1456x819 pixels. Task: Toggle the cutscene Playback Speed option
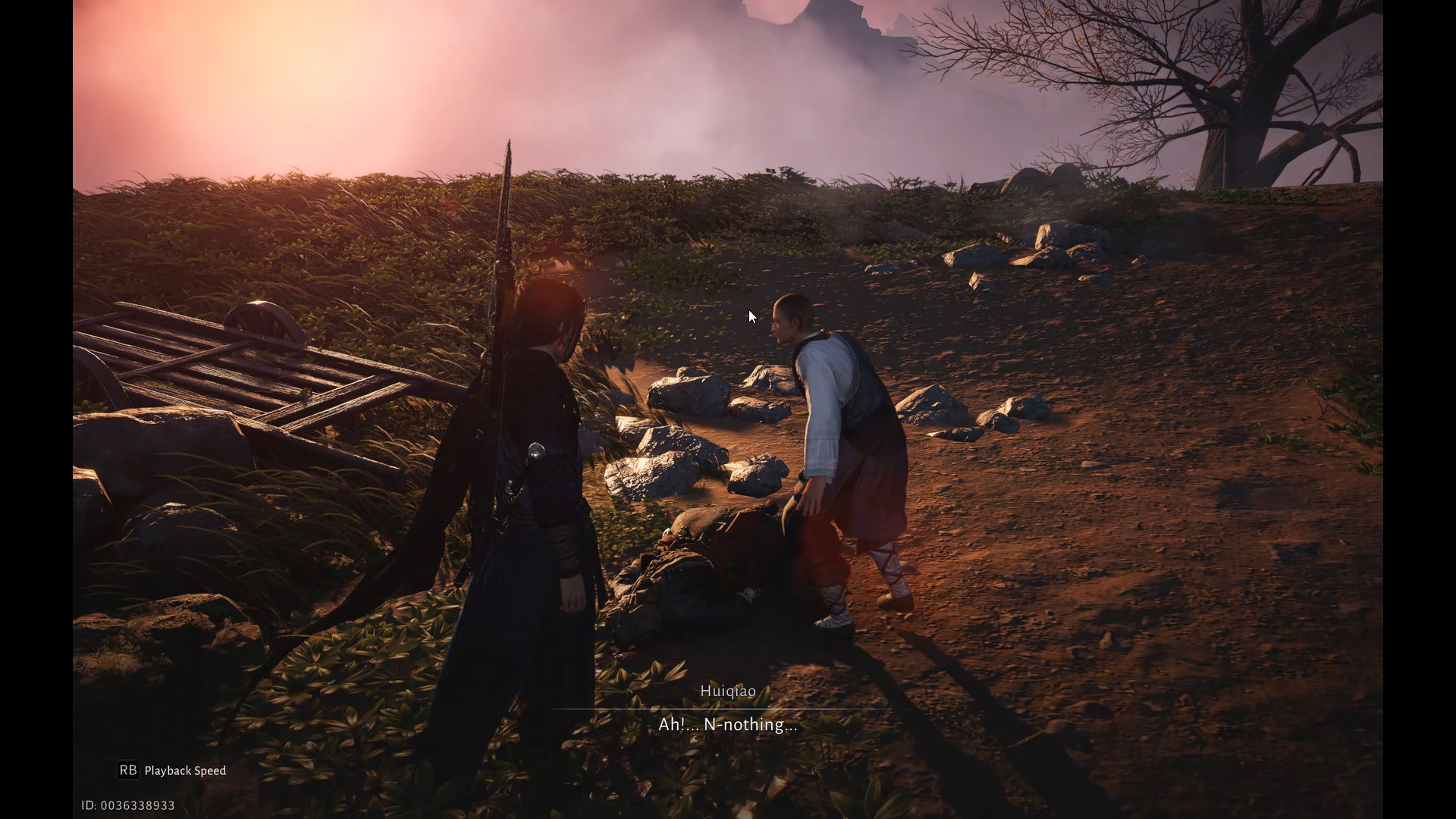coord(172,770)
